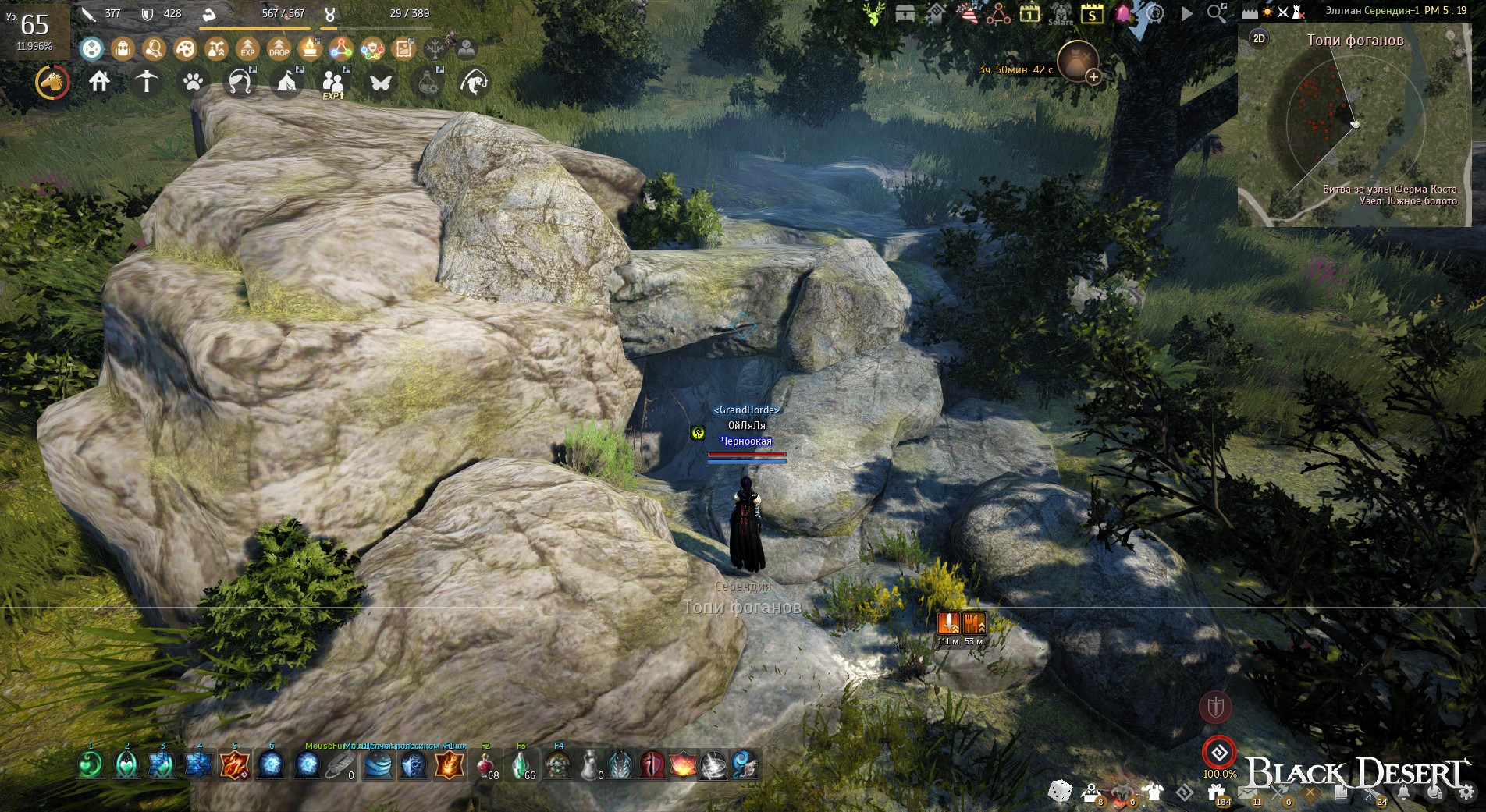Click the DROP rate buff icon

(x=279, y=49)
